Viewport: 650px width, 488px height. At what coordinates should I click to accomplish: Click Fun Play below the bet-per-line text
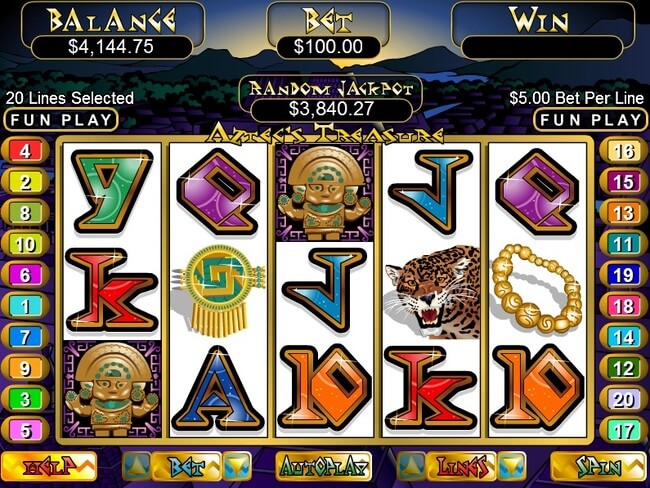pos(590,120)
